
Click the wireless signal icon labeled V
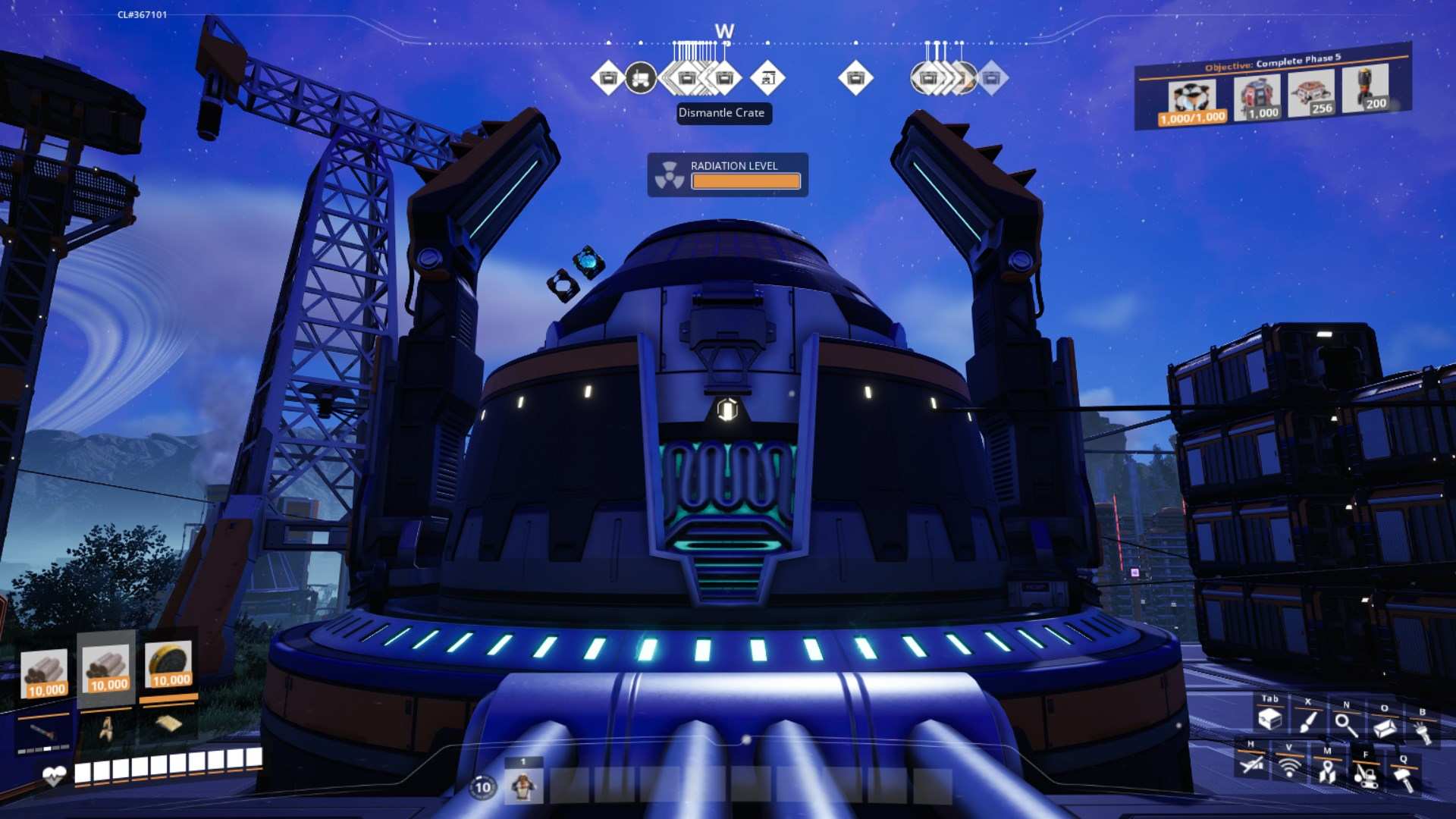point(1289,768)
